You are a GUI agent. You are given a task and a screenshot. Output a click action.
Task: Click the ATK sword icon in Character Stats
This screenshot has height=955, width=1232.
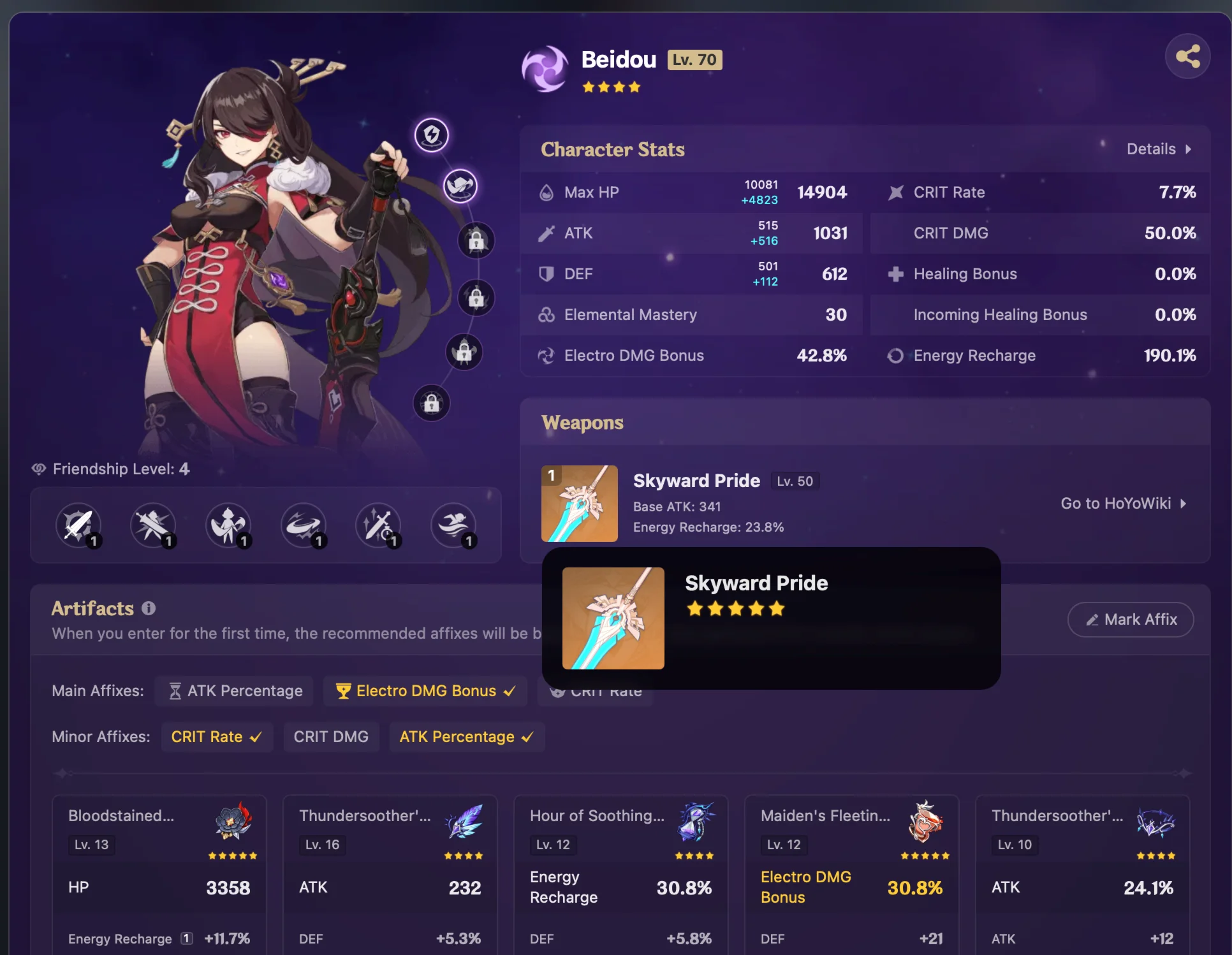tap(546, 233)
